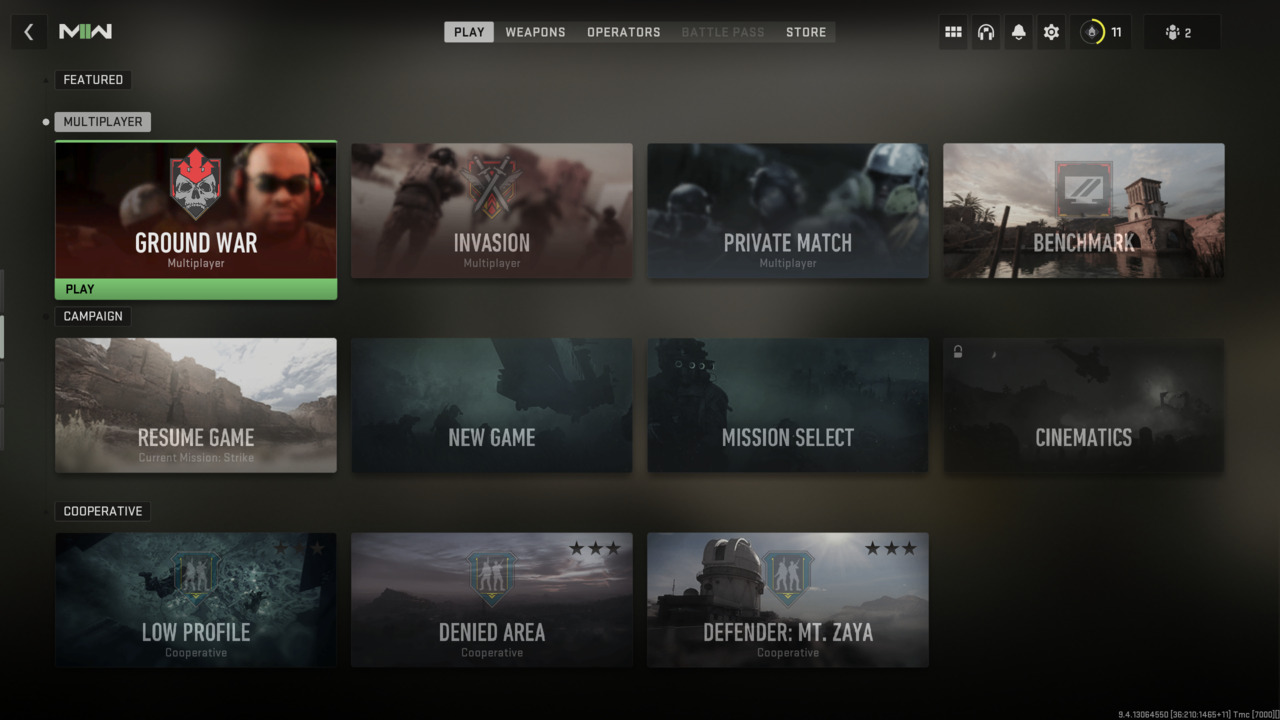Click the lock icon on Cinematics tile
The height and width of the screenshot is (720, 1280).
tap(956, 350)
